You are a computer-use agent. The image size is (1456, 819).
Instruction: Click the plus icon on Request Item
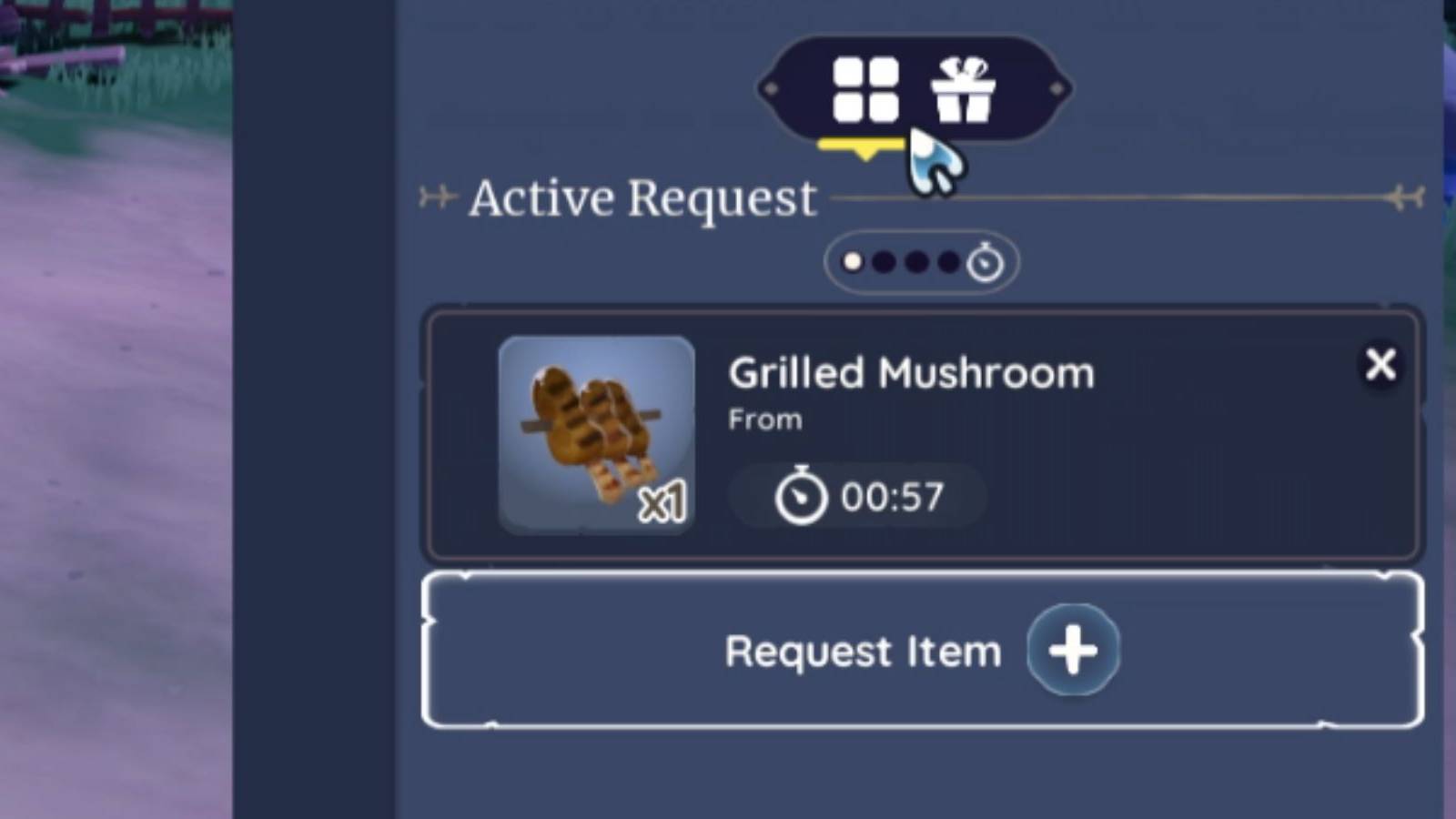[1073, 650]
